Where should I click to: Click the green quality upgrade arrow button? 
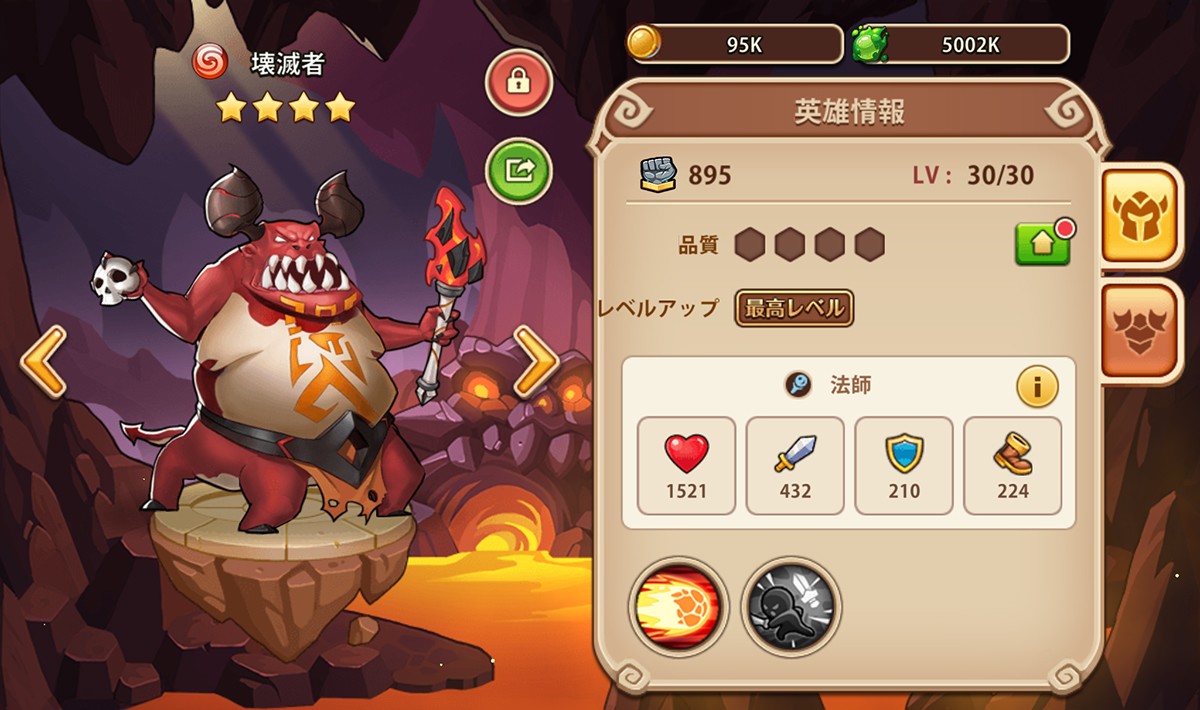click(1042, 243)
